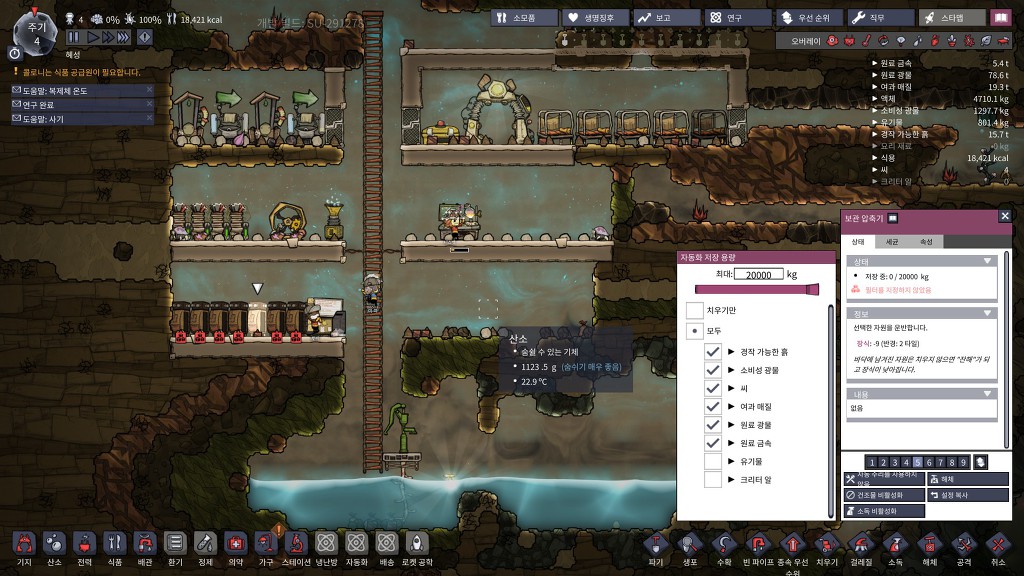This screenshot has width=1024, height=576.
Task: Uncheck the 경작 가능한 흙 filter checkbox
Action: tap(713, 352)
